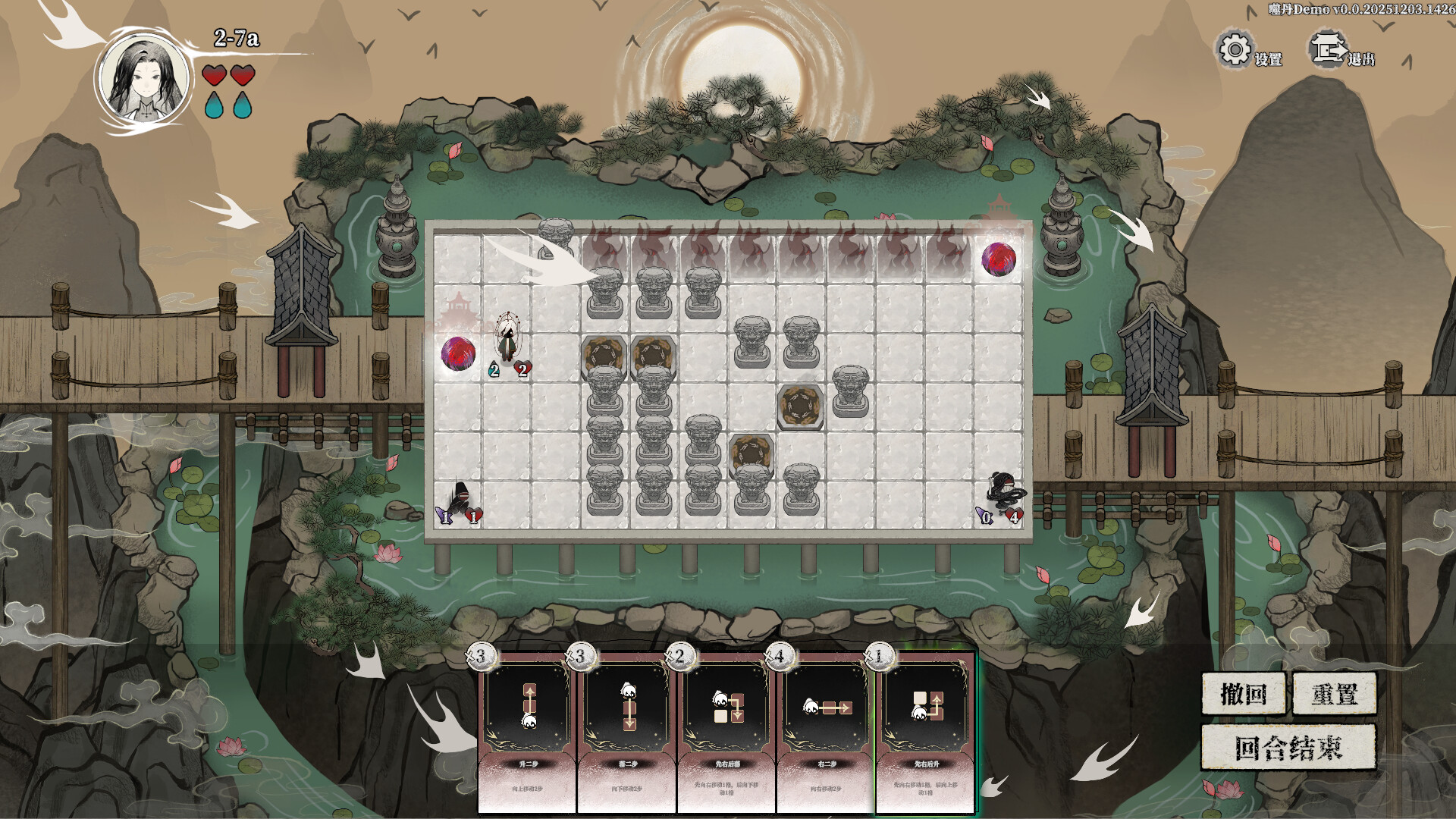Select the player avatar portrait labeled 2-7a

pyautogui.click(x=146, y=76)
